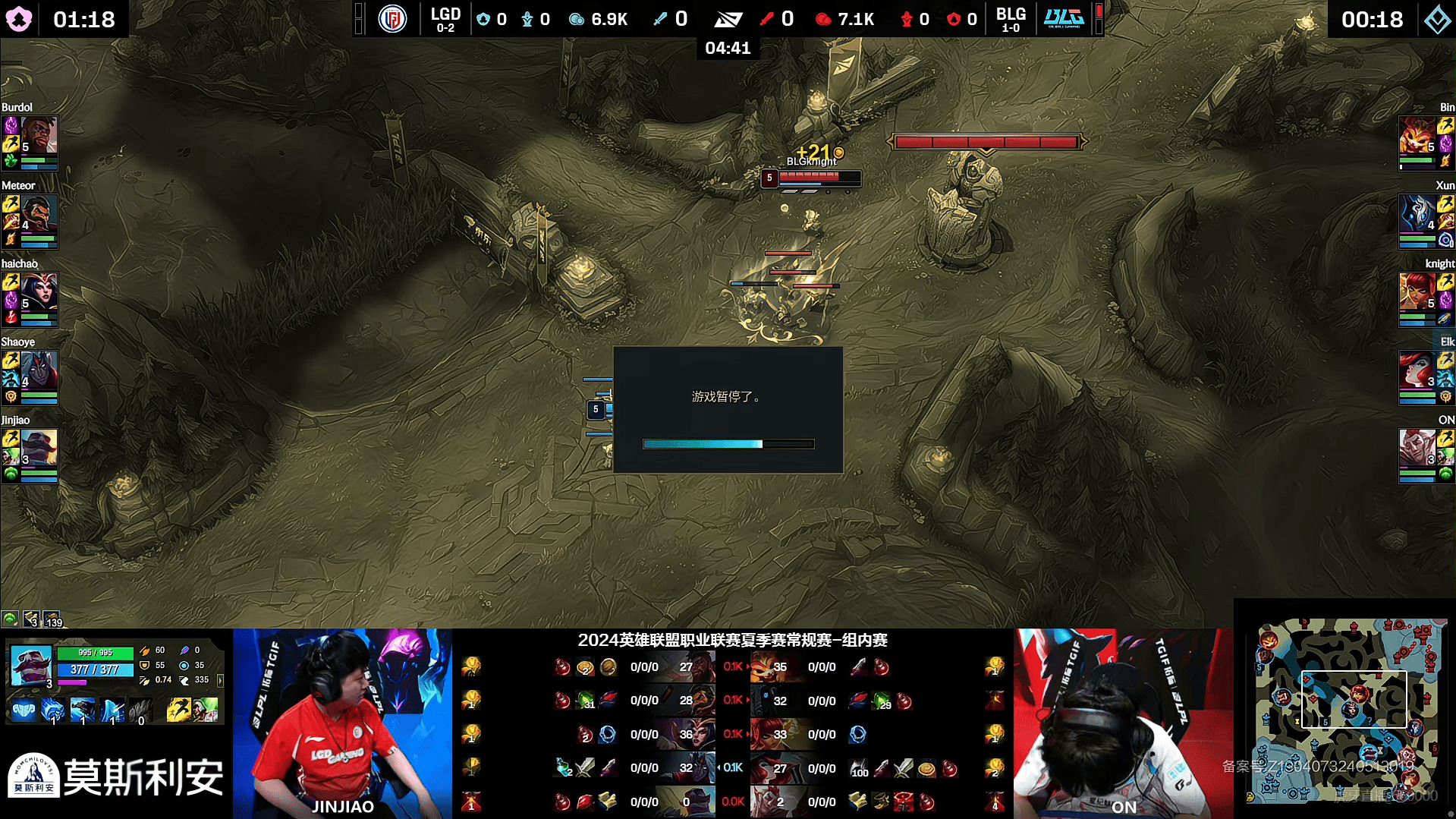Screen dimensions: 1456x819
Task: Pick ON's champion portrait
Action: (1417, 449)
